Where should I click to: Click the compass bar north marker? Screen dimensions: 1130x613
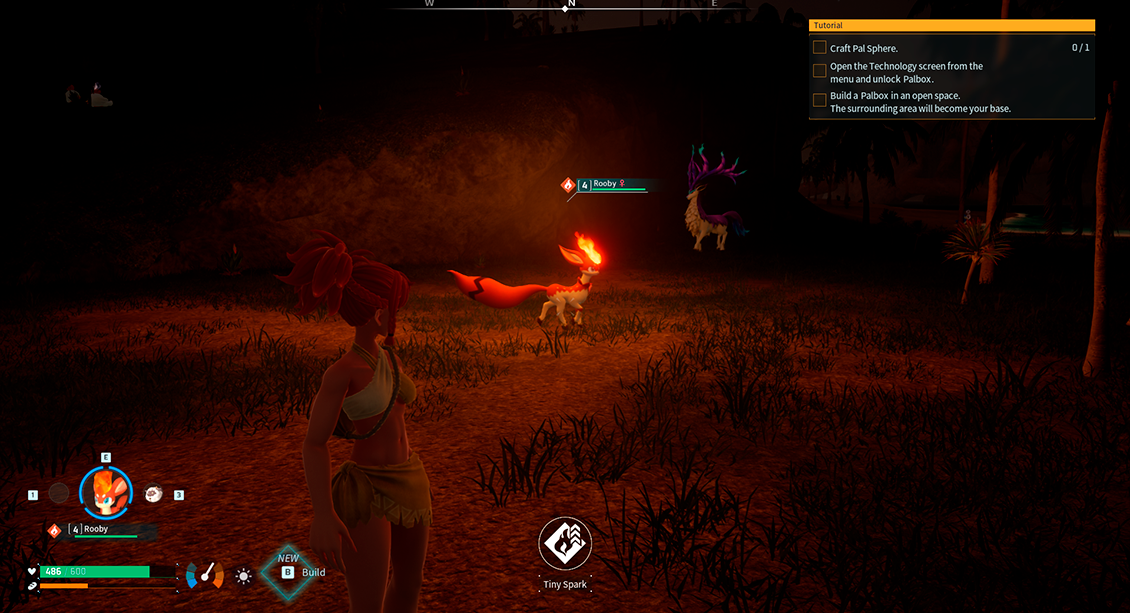pyautogui.click(x=568, y=5)
